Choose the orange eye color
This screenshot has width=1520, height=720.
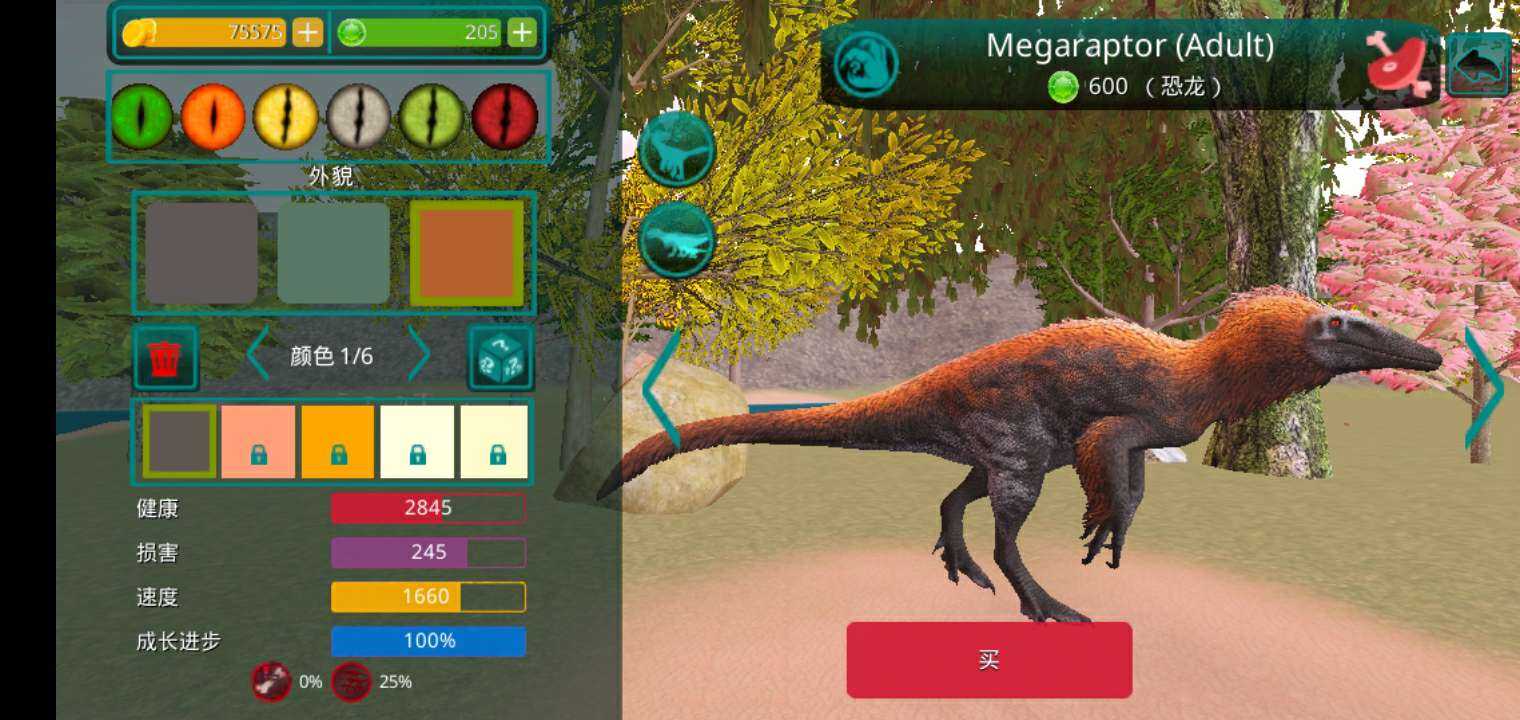(x=213, y=116)
